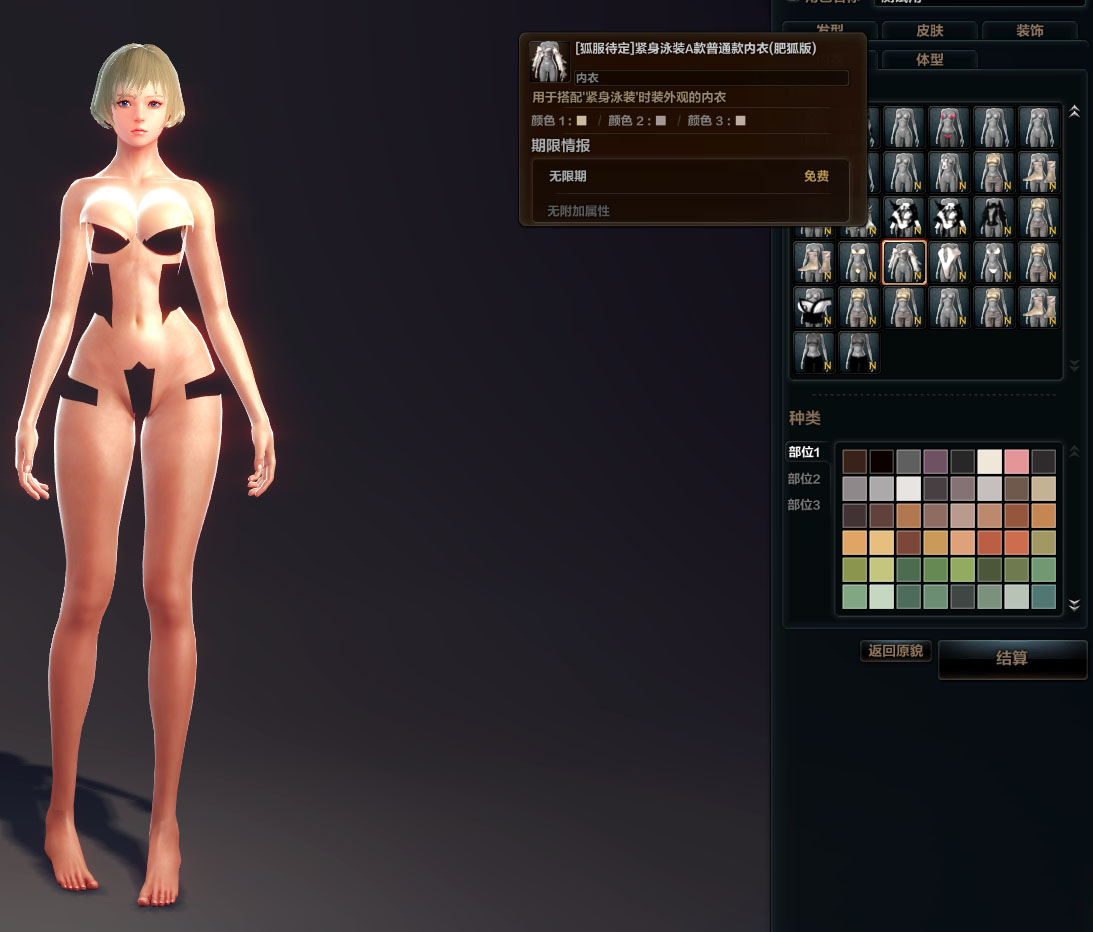Select the red bikini outfit thumbnail

(x=949, y=127)
